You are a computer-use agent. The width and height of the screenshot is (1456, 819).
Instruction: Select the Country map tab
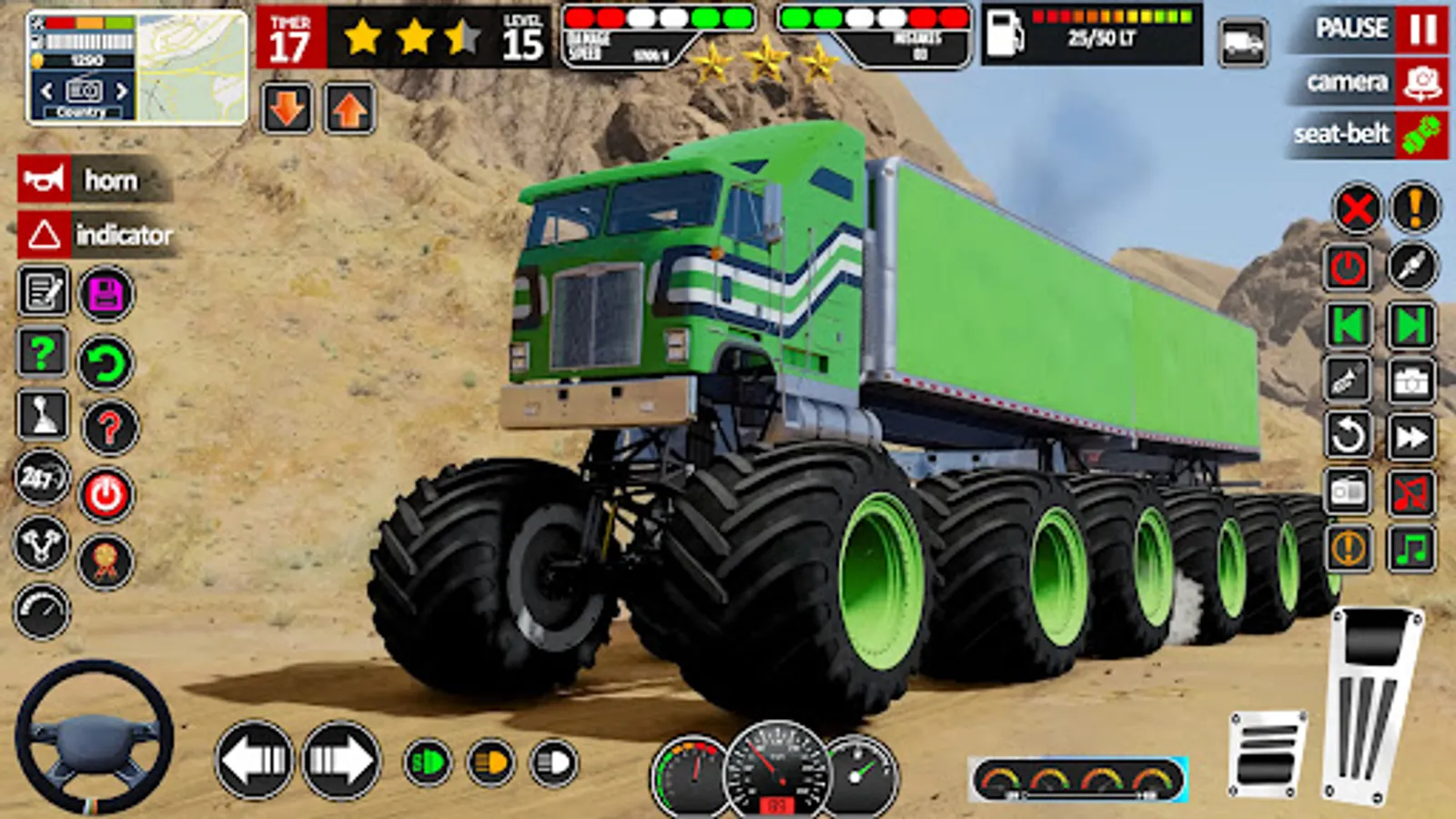(x=85, y=114)
